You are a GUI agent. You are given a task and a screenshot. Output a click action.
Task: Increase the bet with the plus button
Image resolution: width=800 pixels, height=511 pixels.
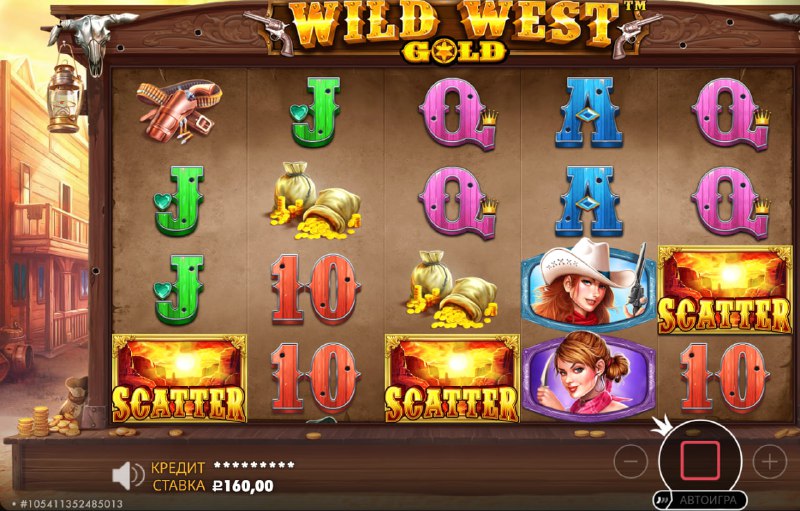(x=769, y=461)
